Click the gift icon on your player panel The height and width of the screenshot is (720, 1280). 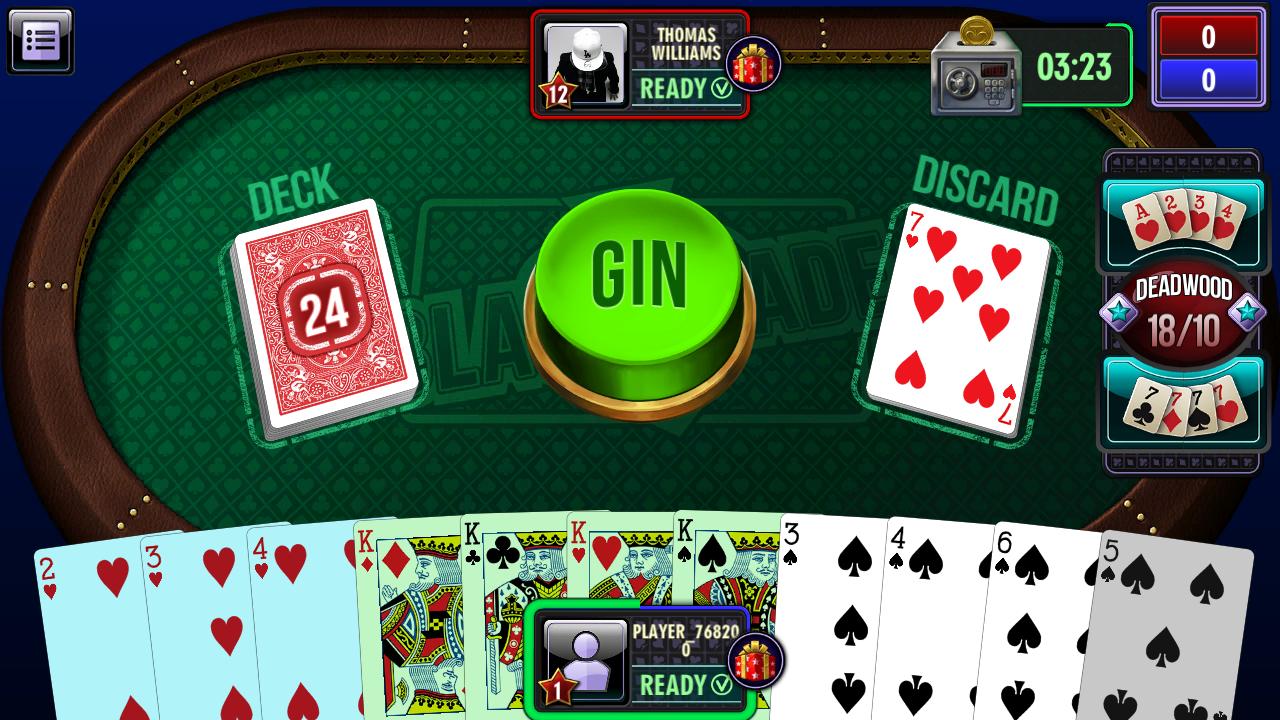click(757, 661)
